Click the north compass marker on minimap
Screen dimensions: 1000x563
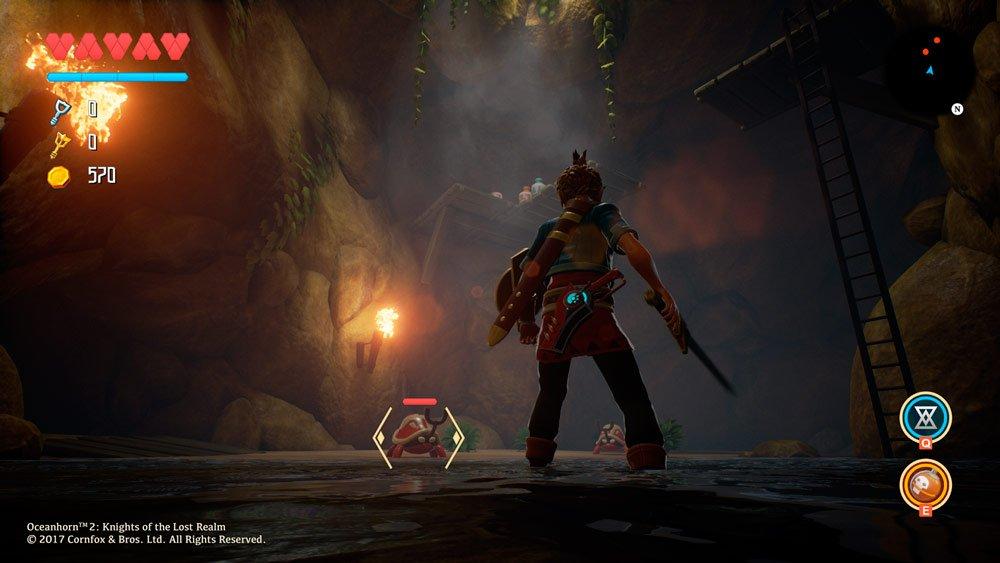click(x=957, y=108)
